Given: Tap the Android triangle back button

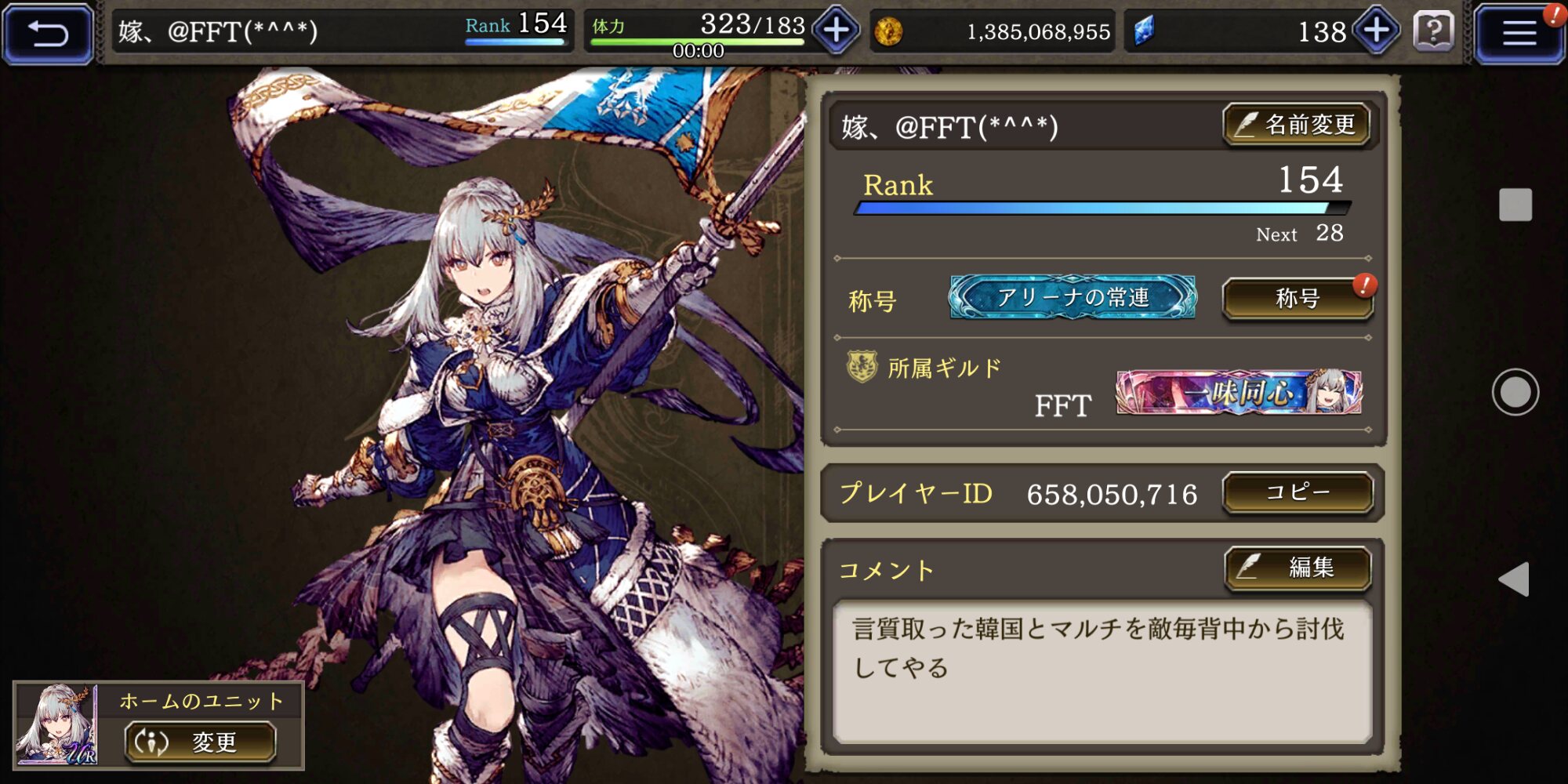Looking at the screenshot, I should [1514, 579].
